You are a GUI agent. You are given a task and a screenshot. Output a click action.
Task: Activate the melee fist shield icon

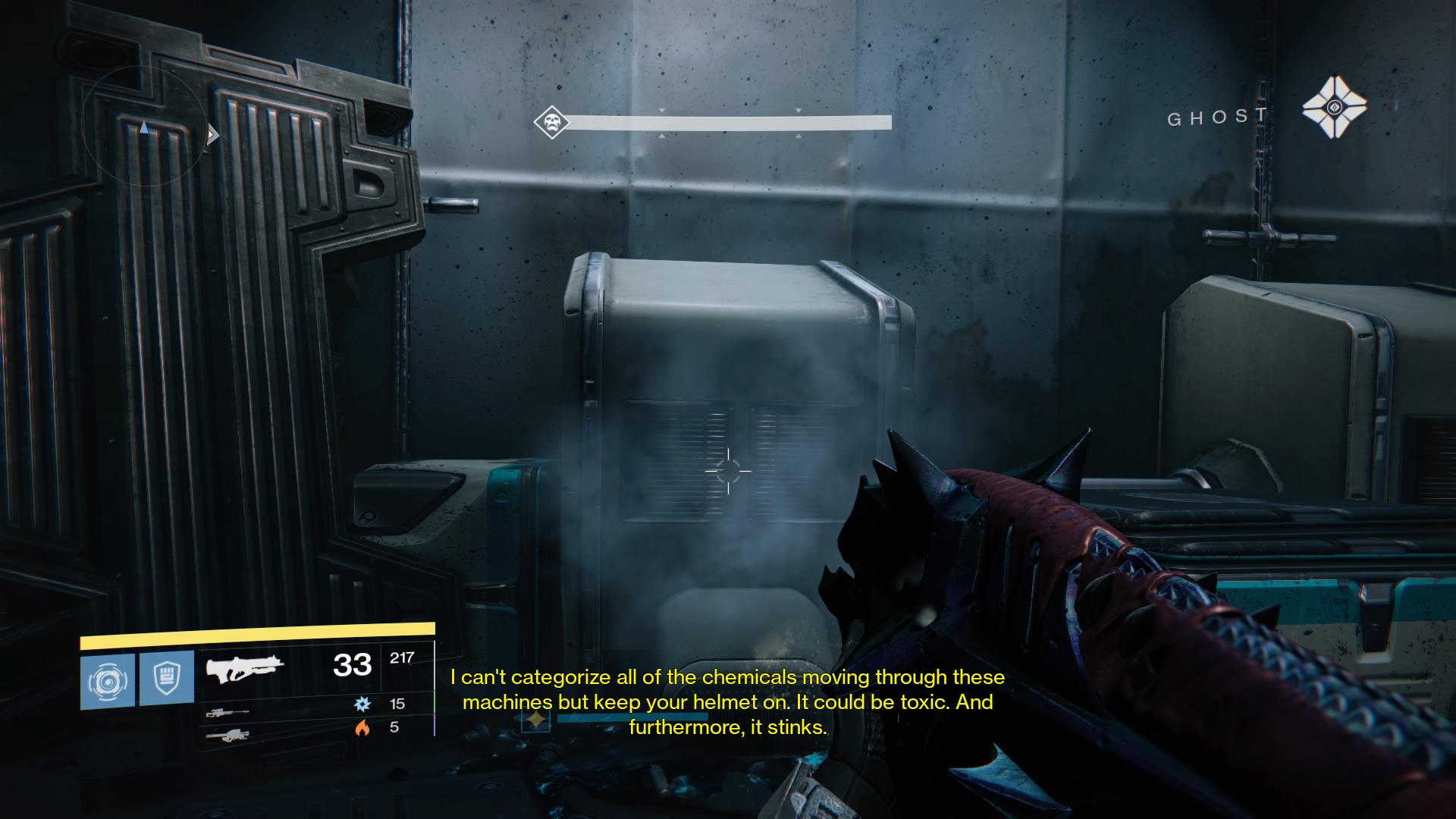click(167, 677)
